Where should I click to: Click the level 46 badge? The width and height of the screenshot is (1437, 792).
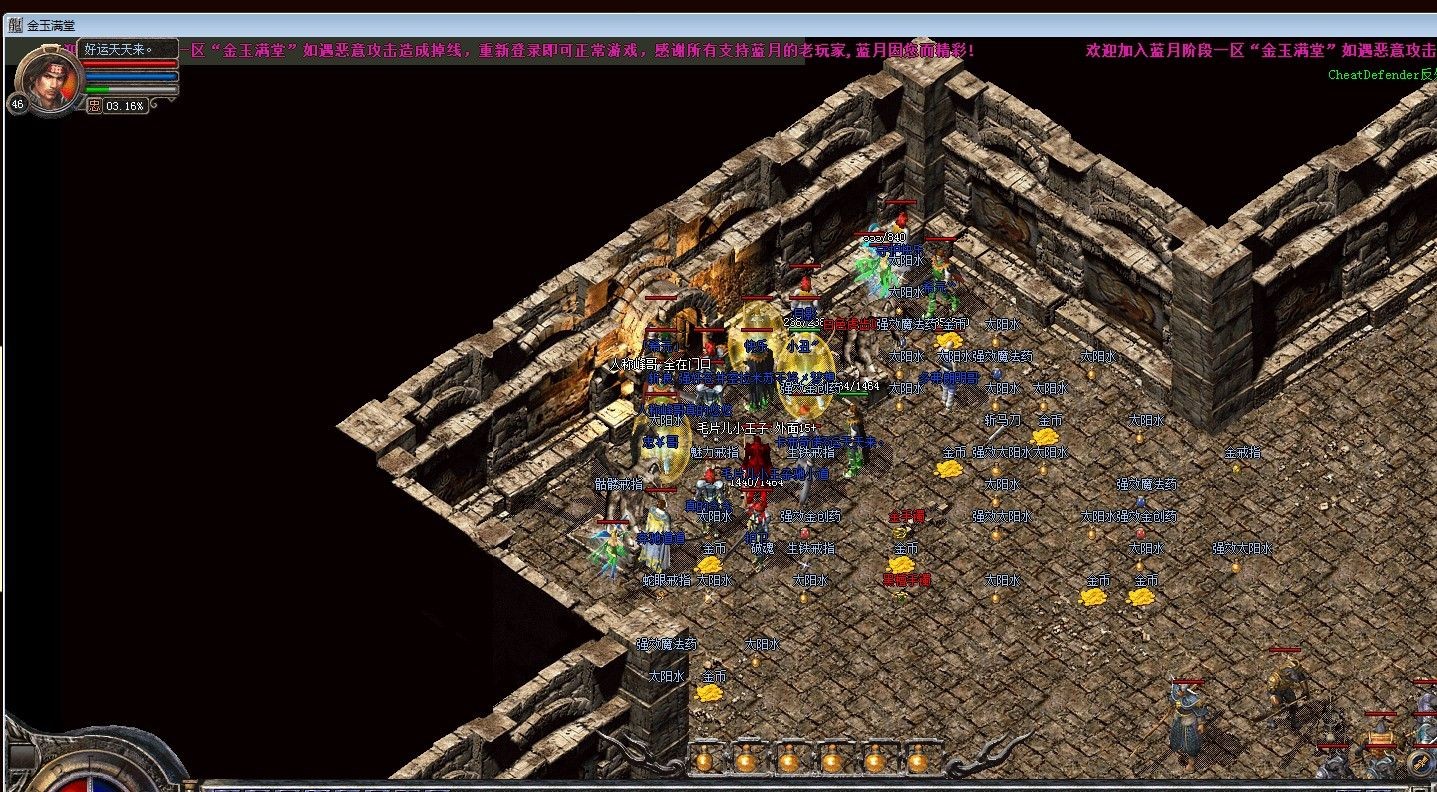click(17, 104)
